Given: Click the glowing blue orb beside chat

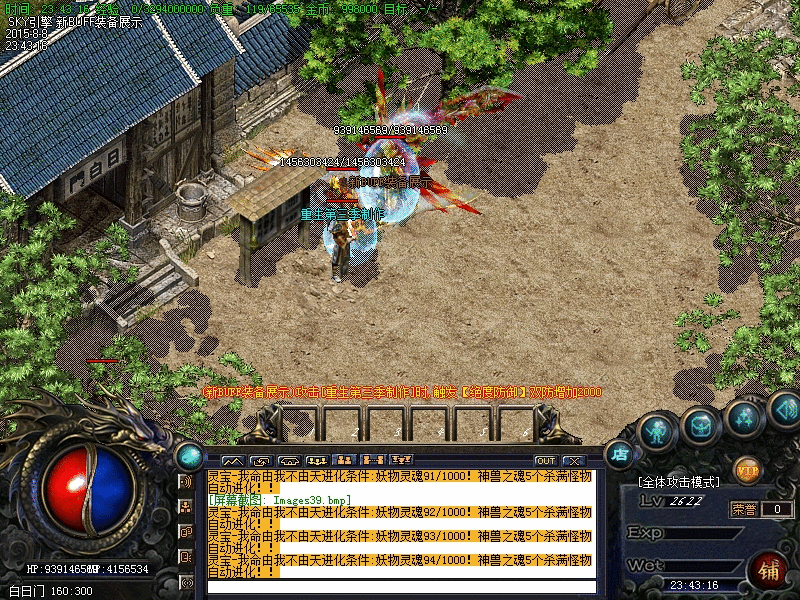Looking at the screenshot, I should [188, 456].
